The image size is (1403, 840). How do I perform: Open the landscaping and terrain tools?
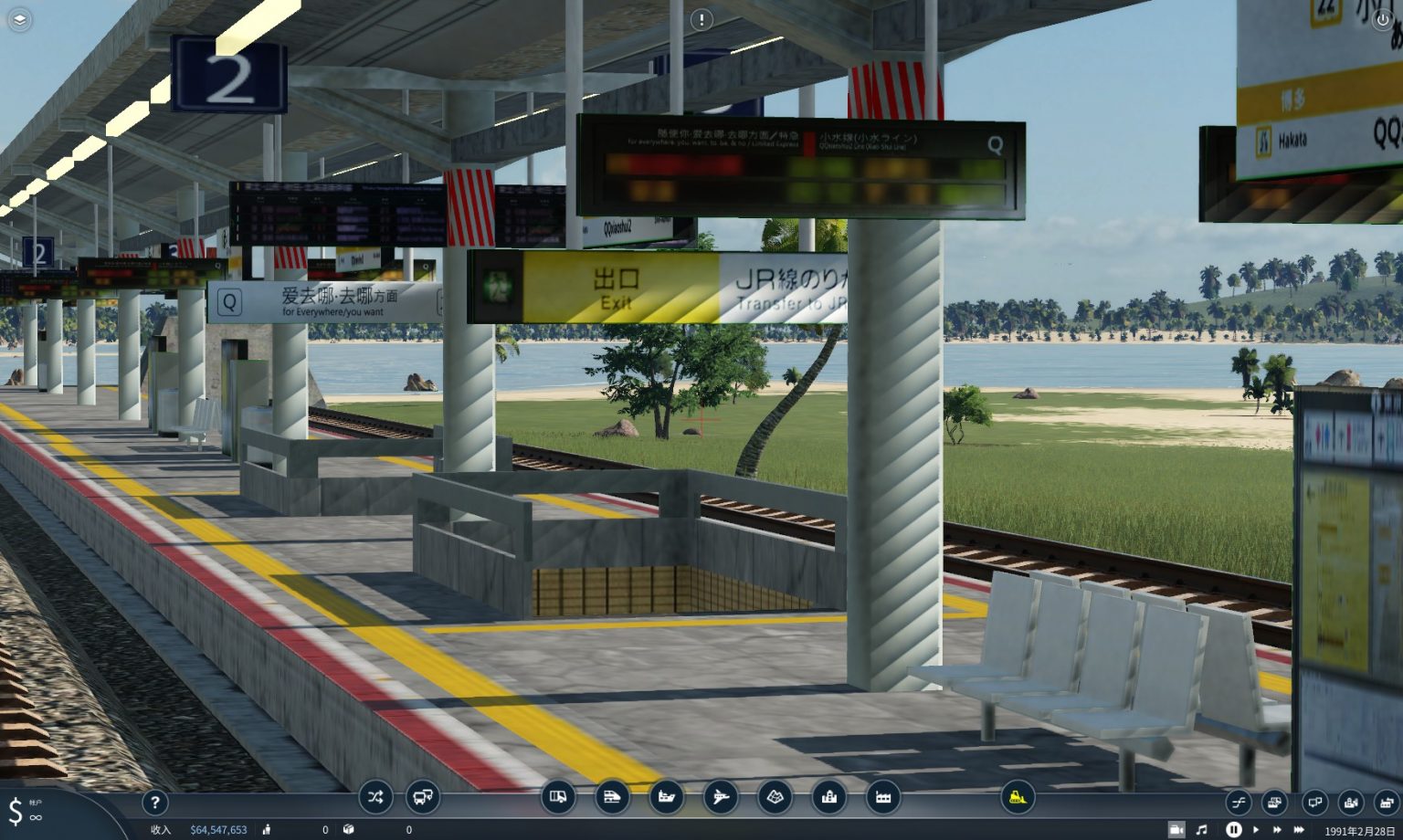coord(775,797)
